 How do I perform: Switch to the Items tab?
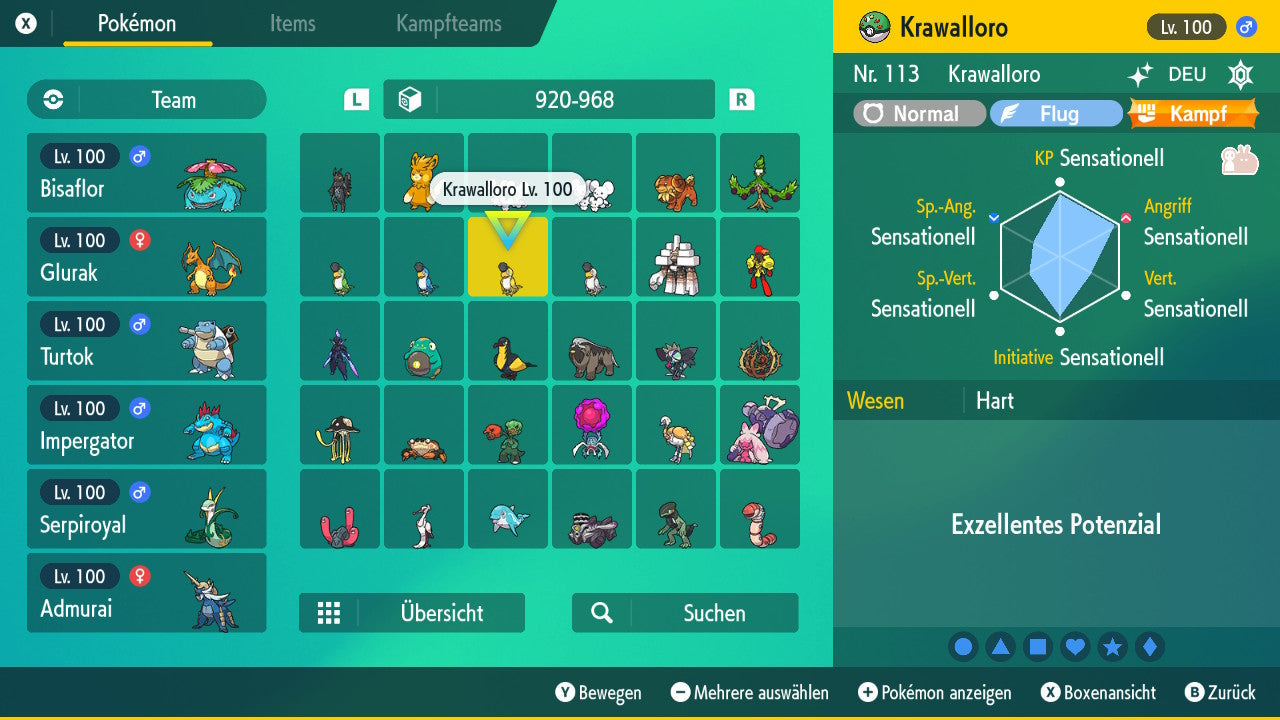292,24
